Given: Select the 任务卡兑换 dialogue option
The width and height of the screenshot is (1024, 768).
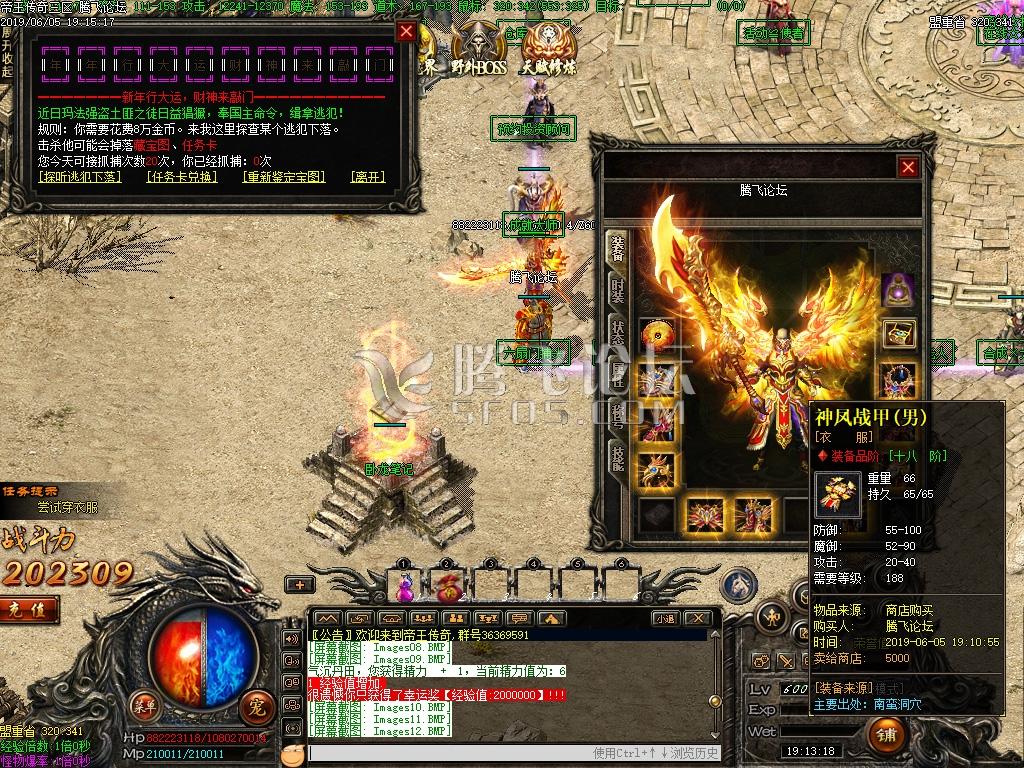Looking at the screenshot, I should click(x=181, y=177).
